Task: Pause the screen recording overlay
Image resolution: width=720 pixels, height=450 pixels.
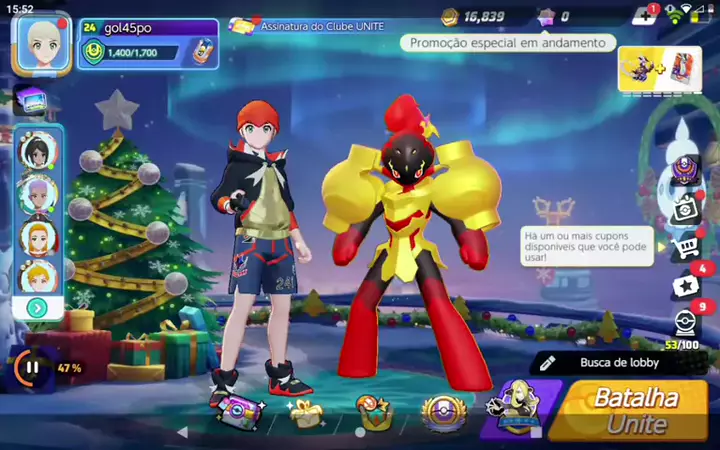Action: click(32, 368)
